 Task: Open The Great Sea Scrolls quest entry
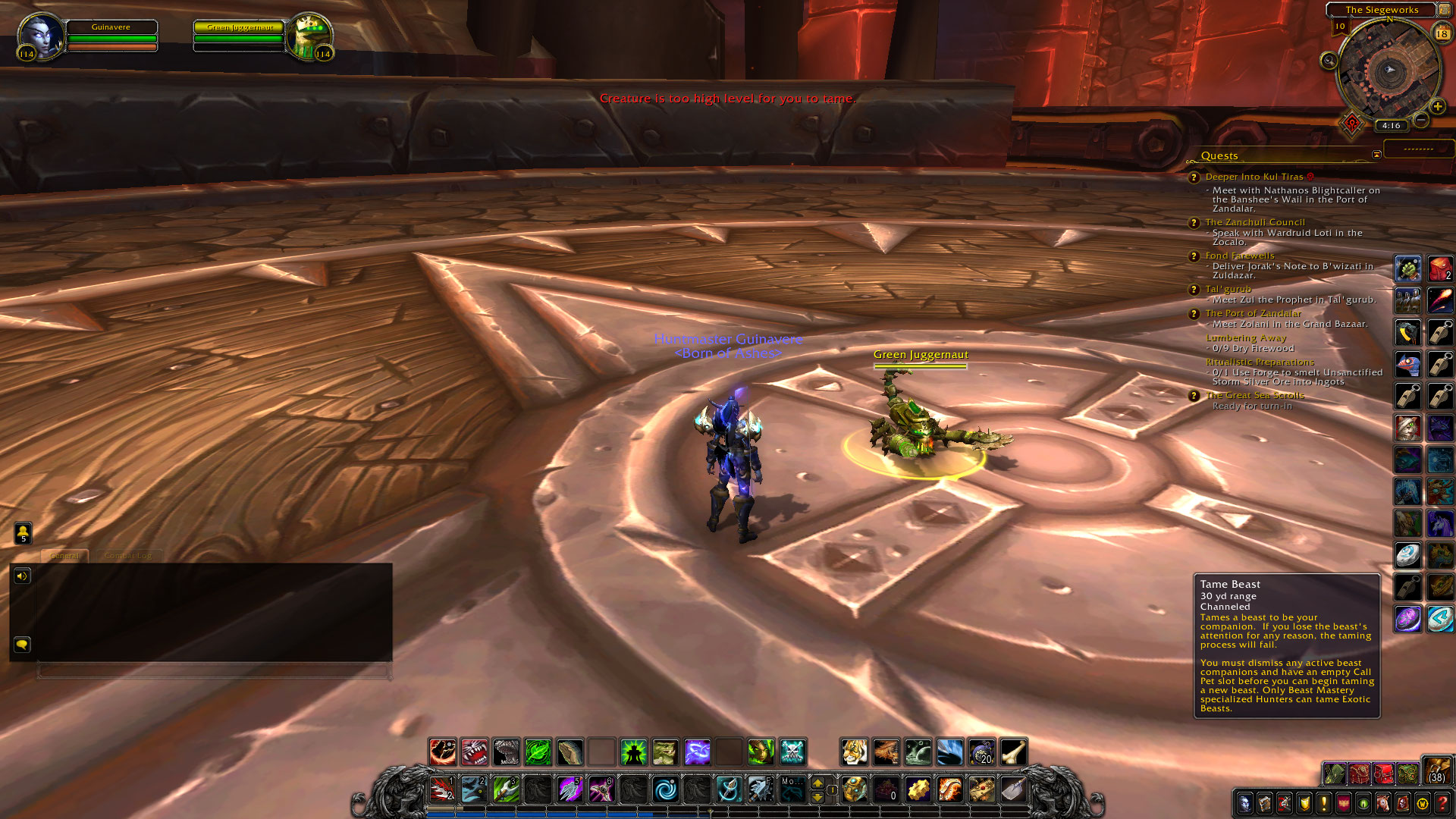click(x=1254, y=395)
